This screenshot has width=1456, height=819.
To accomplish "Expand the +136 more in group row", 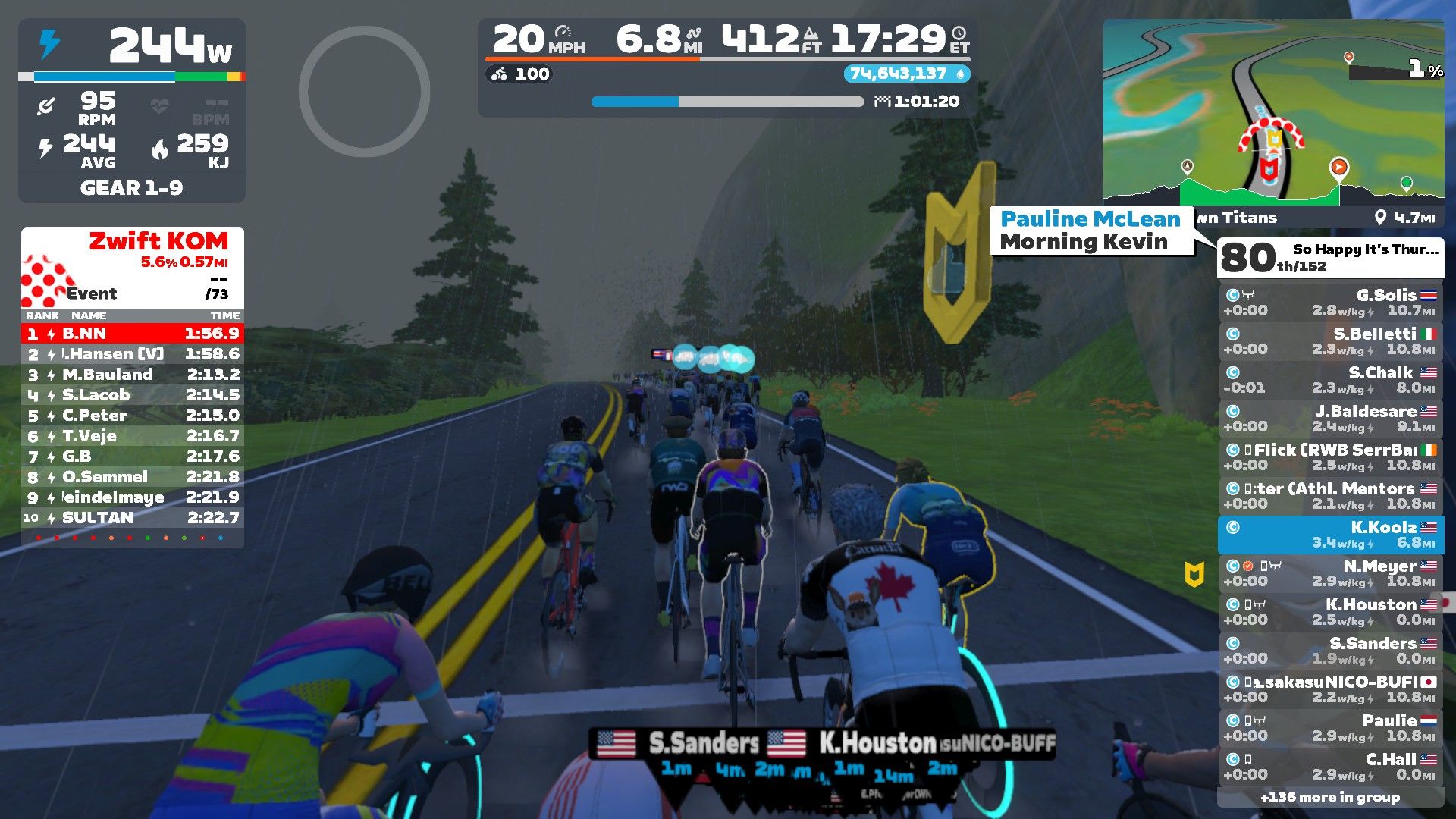I will click(x=1330, y=797).
